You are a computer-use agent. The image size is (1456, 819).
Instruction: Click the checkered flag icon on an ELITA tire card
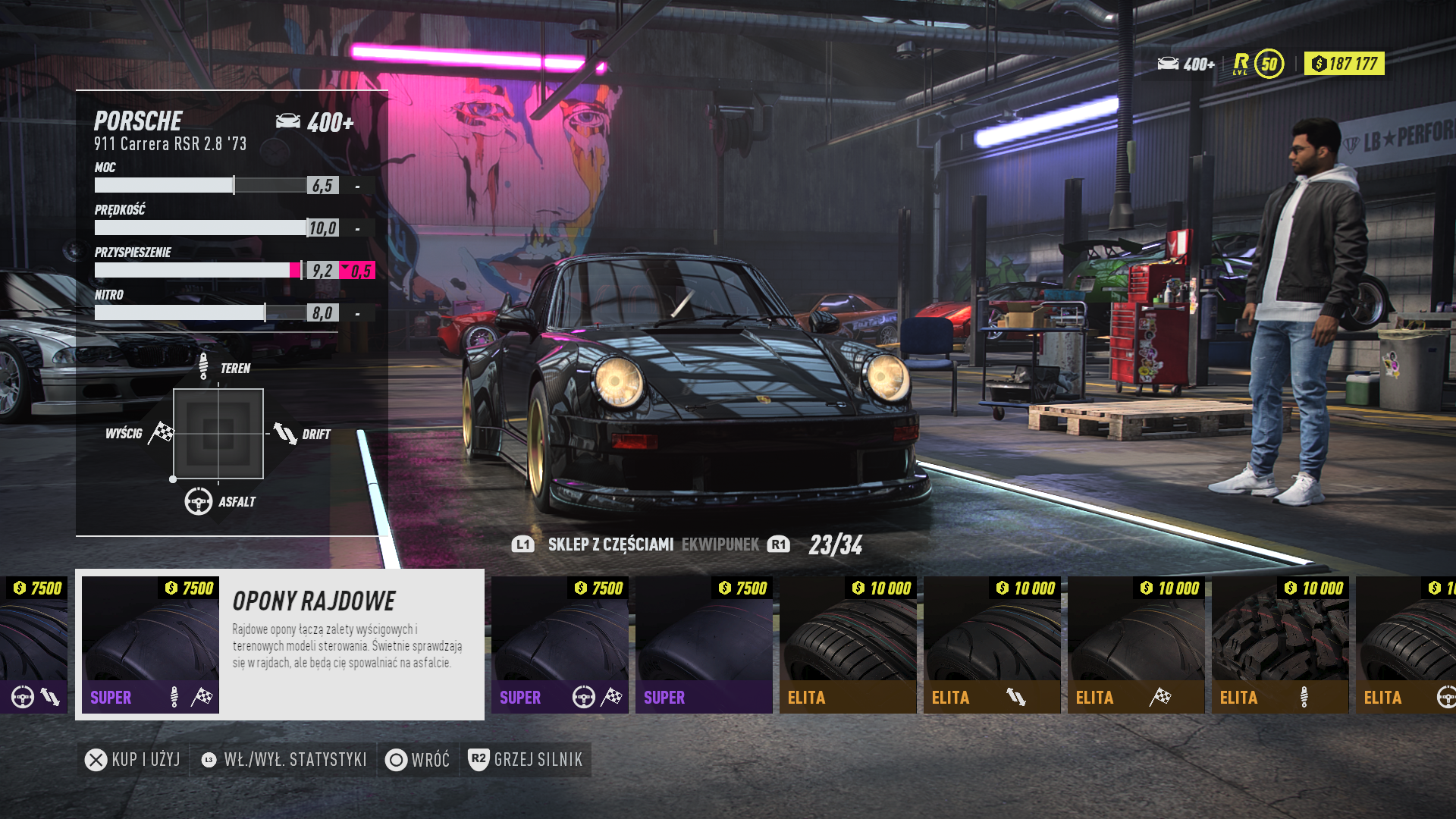click(1160, 696)
